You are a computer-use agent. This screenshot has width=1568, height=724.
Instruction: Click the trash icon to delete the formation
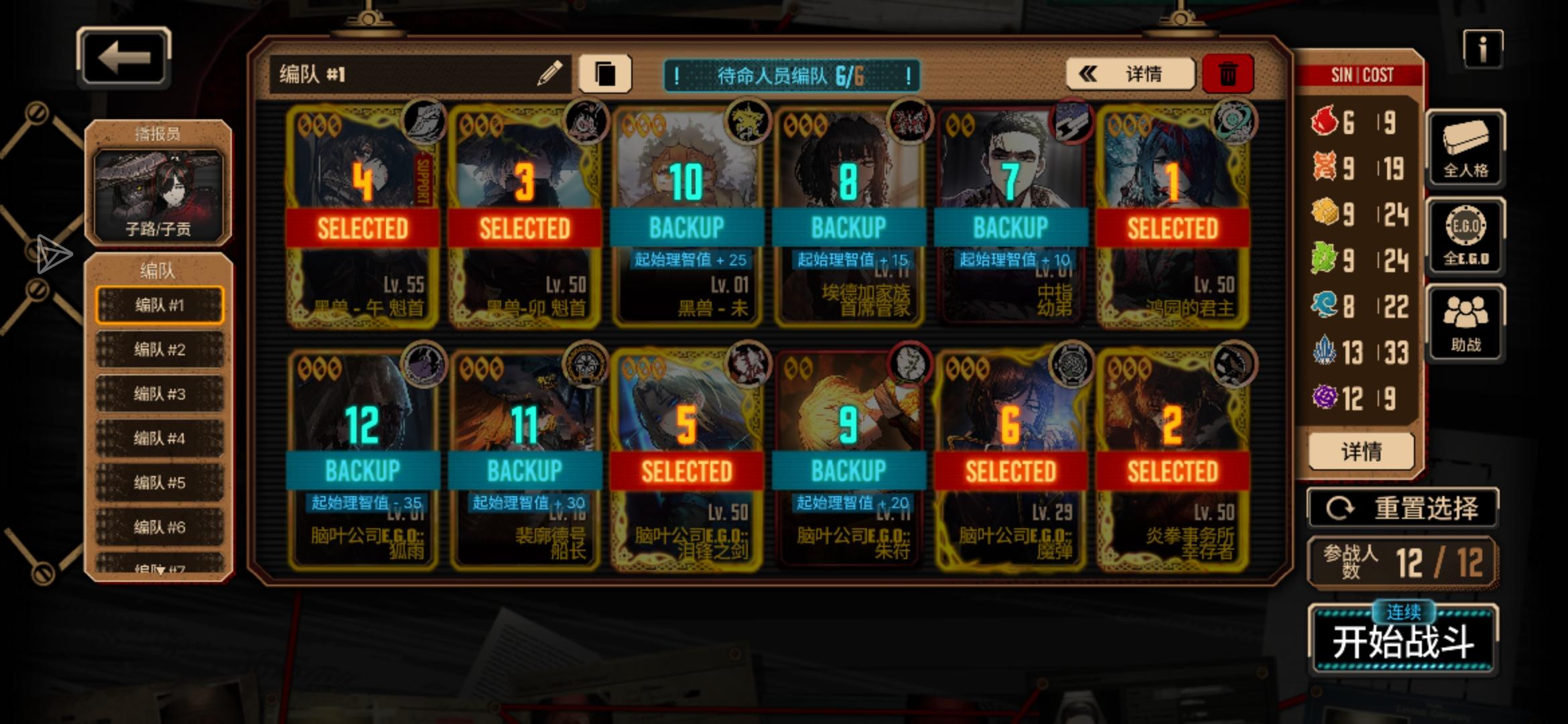click(1230, 74)
